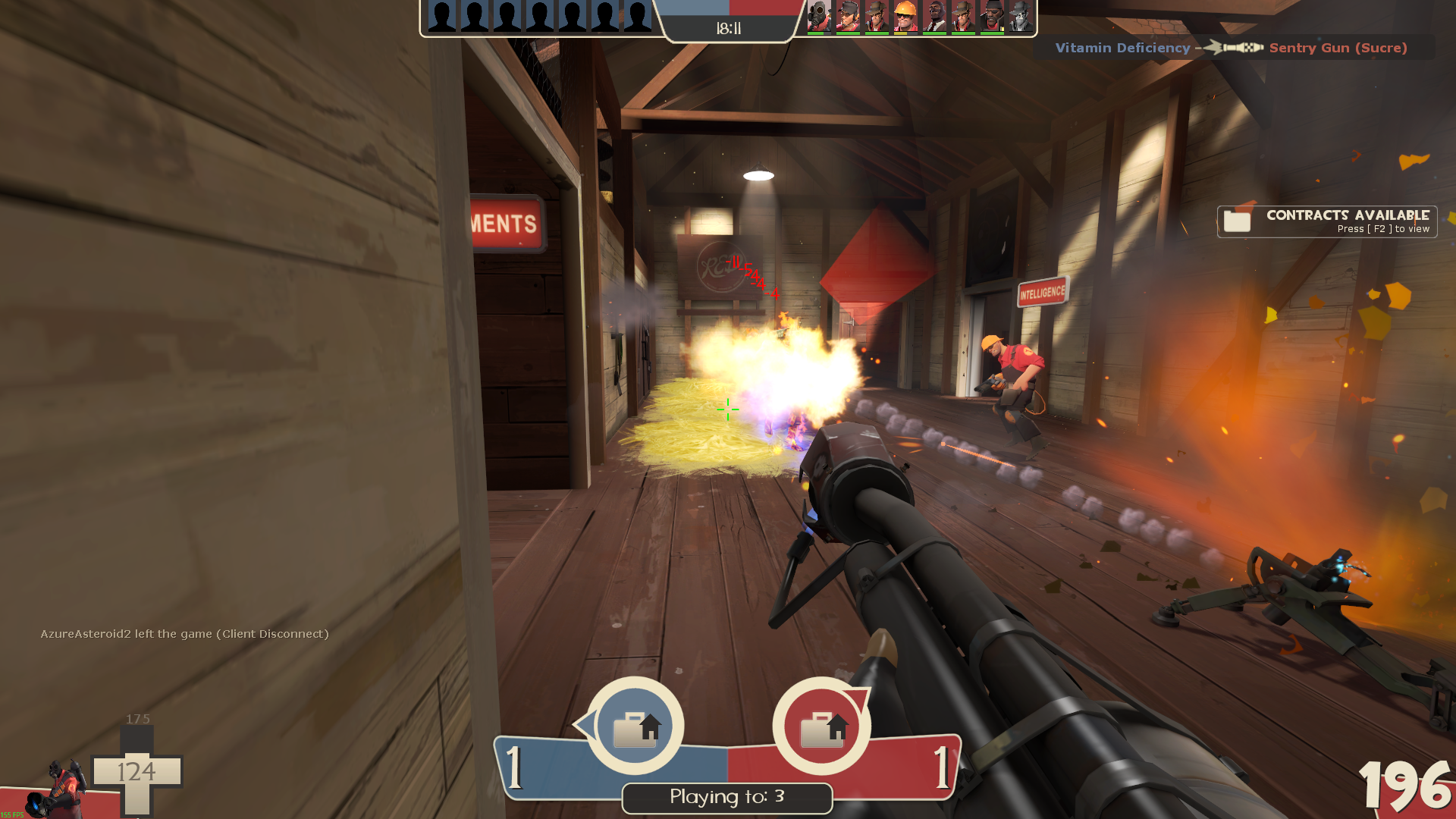Open the Contracts Available notification

click(x=1326, y=221)
